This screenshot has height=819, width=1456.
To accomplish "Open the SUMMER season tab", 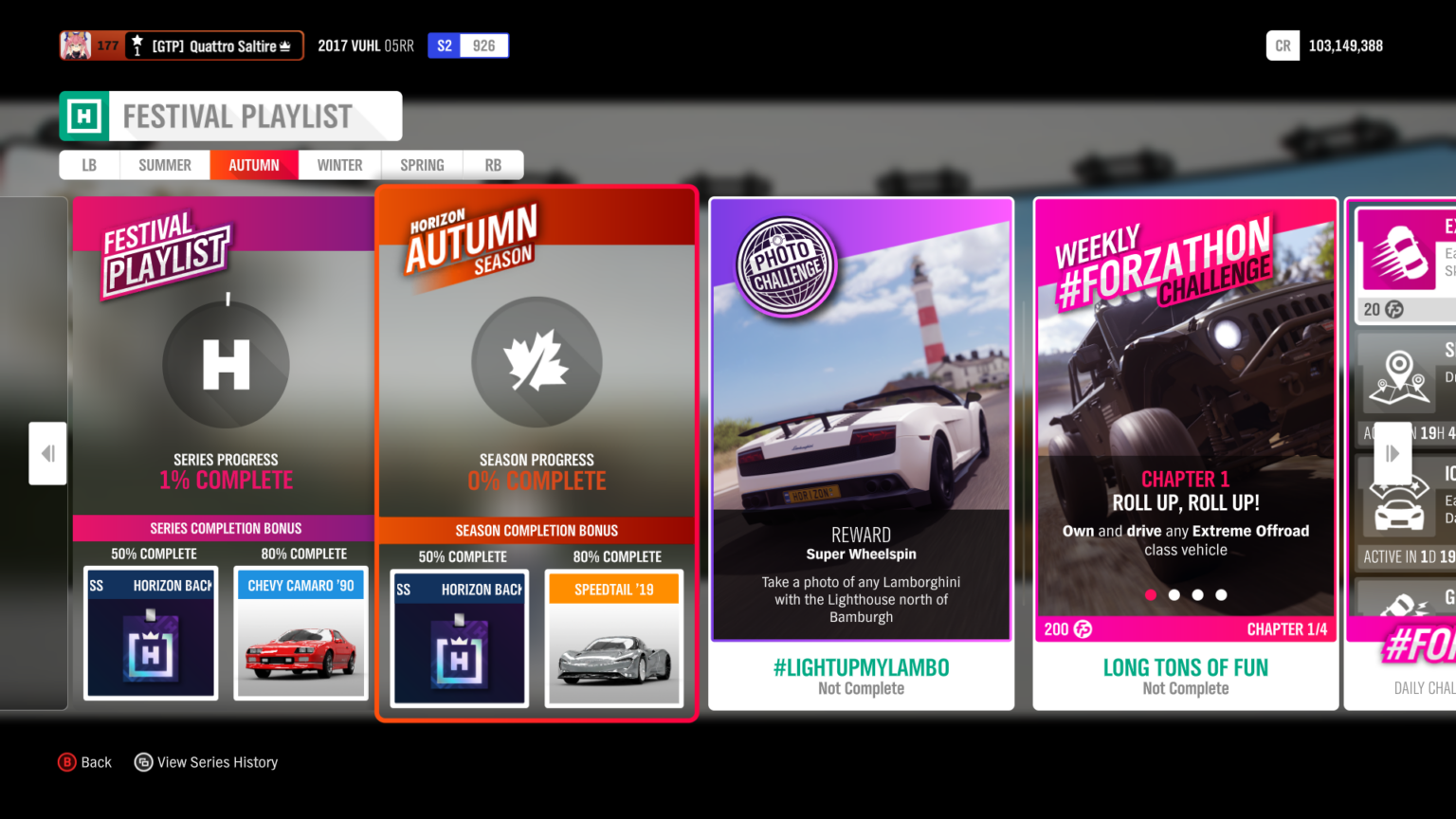I will [x=164, y=164].
